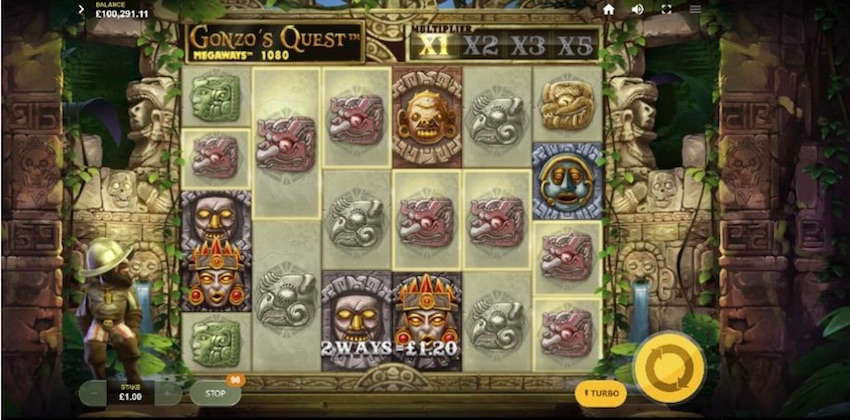Open the hamburger menu
Image resolution: width=850 pixels, height=420 pixels.
[695, 9]
